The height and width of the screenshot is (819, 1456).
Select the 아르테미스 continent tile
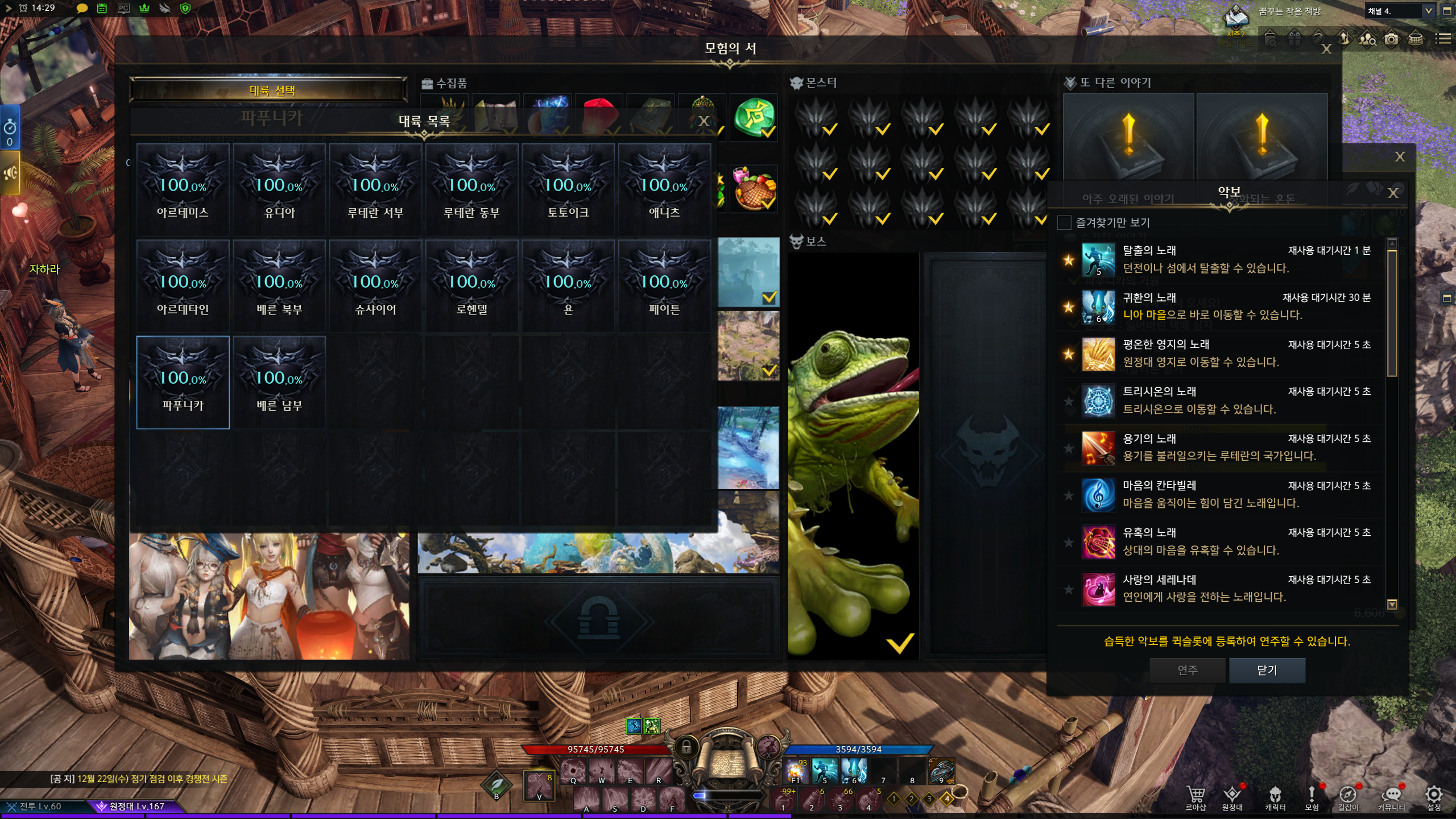tap(183, 189)
